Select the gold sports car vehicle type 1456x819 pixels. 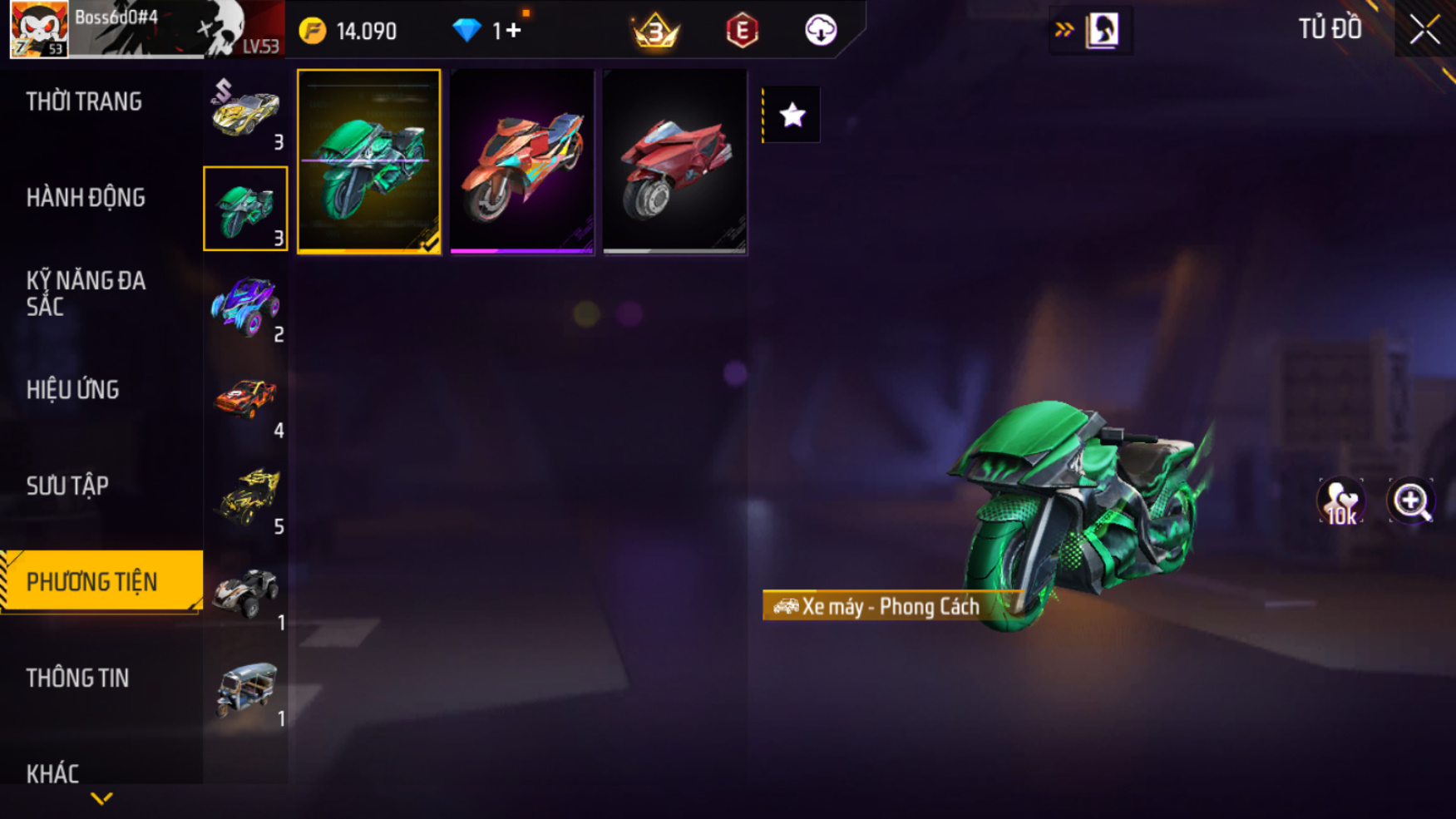click(245, 113)
